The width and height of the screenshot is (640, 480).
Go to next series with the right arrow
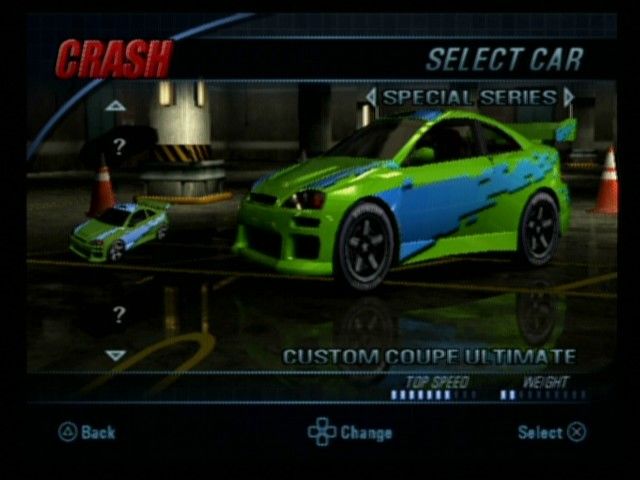coord(569,97)
